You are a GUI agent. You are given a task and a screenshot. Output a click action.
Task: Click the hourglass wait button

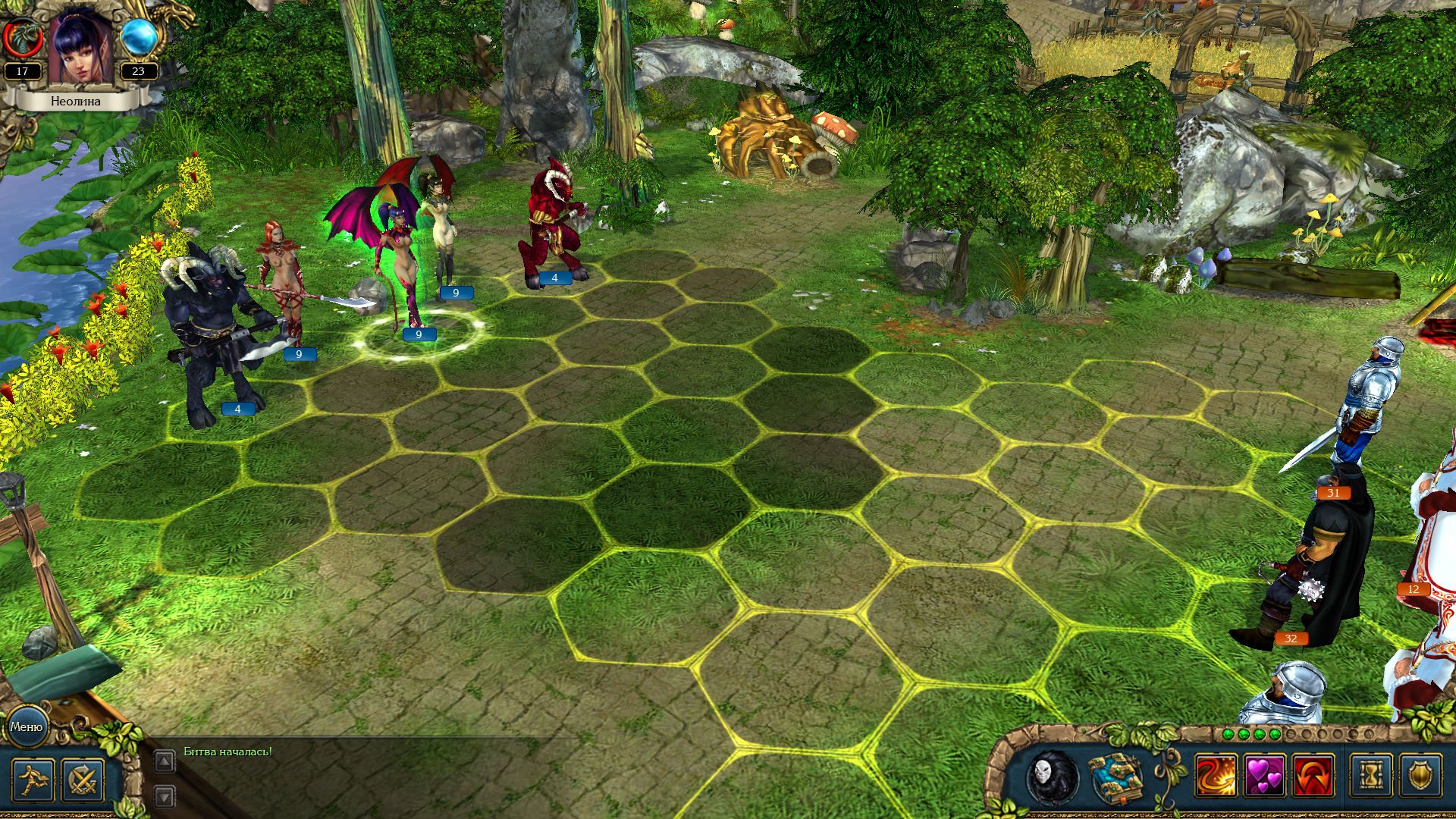pyautogui.click(x=1371, y=776)
